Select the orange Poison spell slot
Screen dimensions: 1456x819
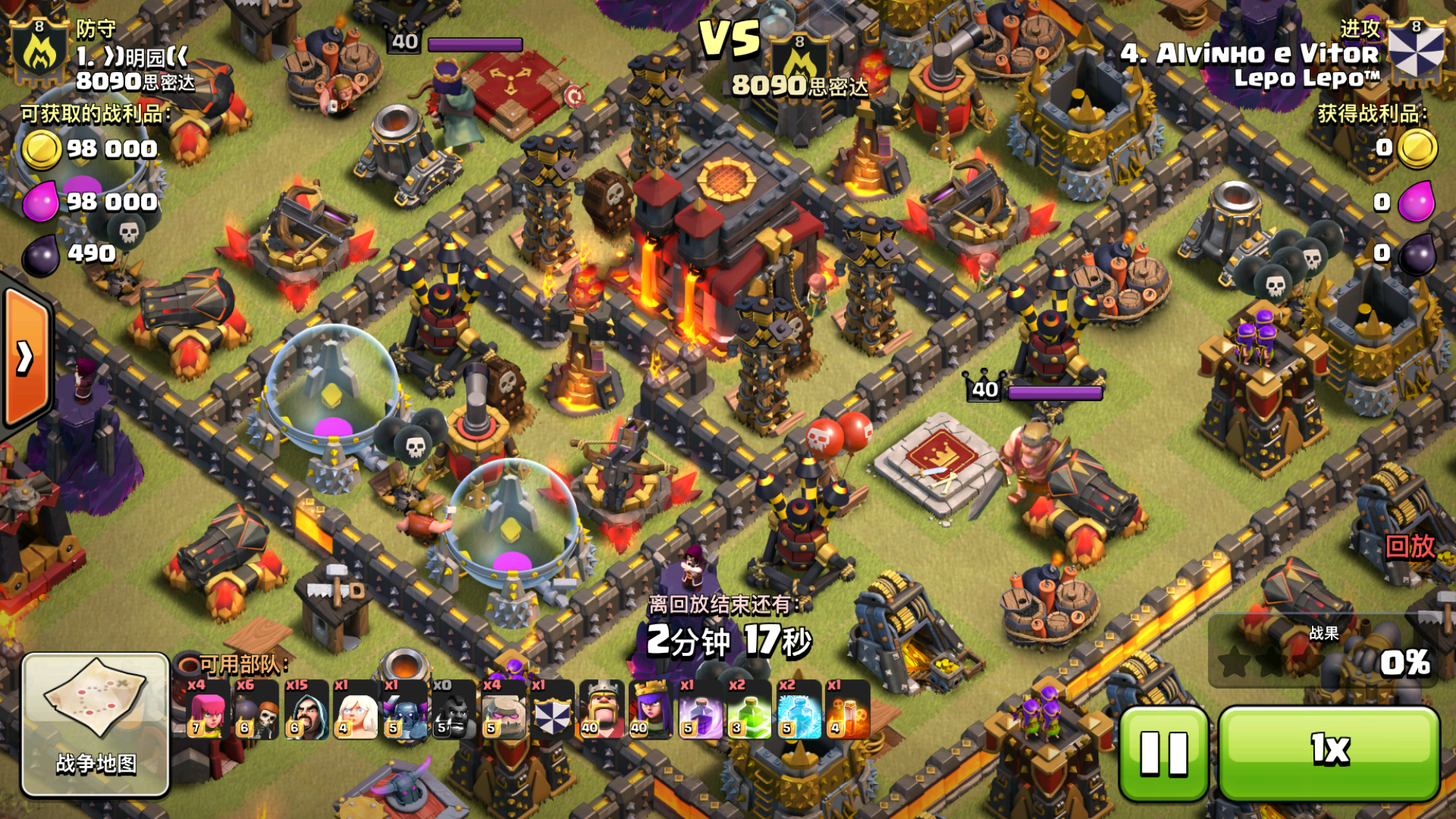(x=848, y=710)
